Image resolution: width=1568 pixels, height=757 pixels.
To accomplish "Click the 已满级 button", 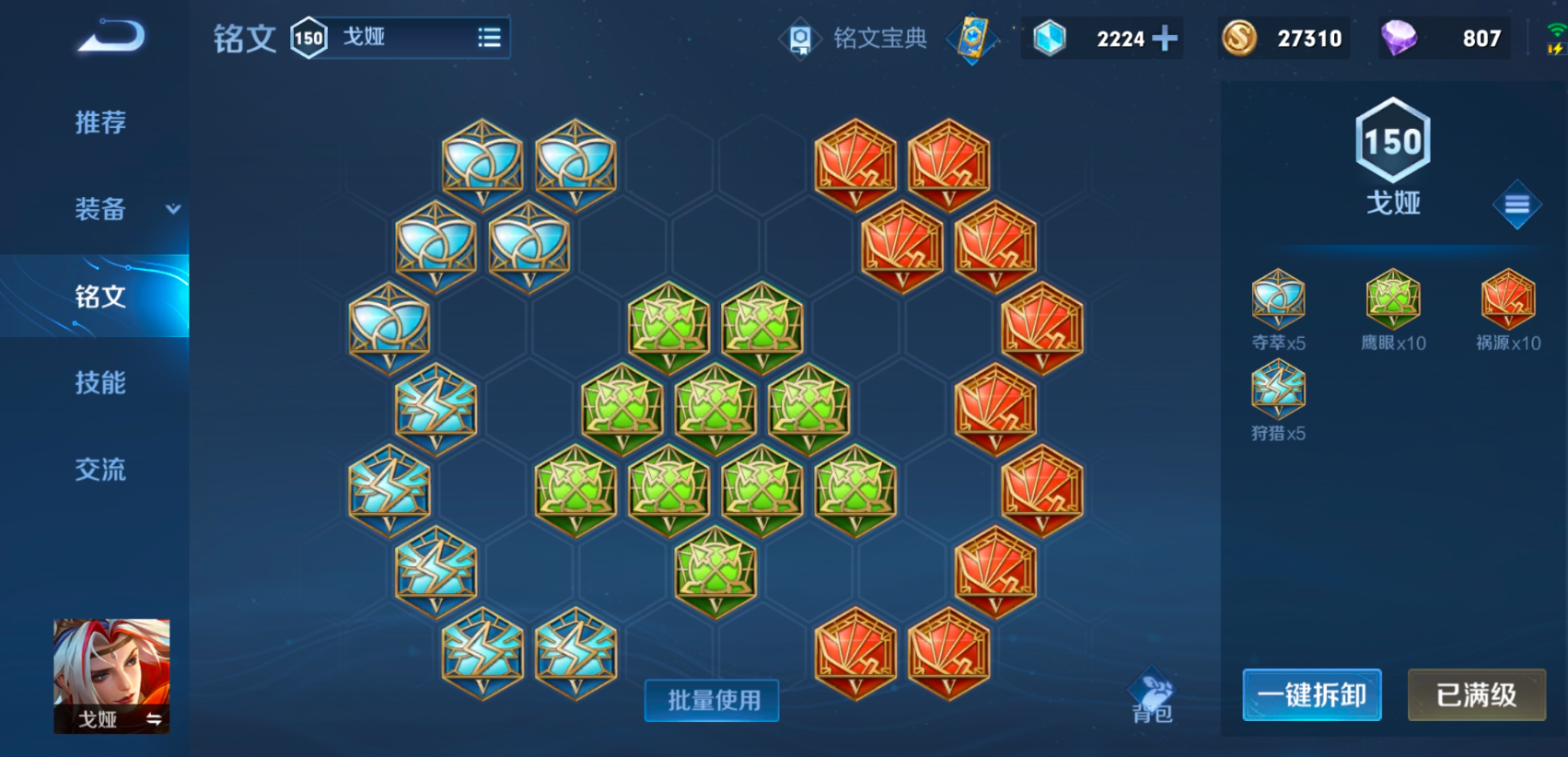I will pos(1476,694).
